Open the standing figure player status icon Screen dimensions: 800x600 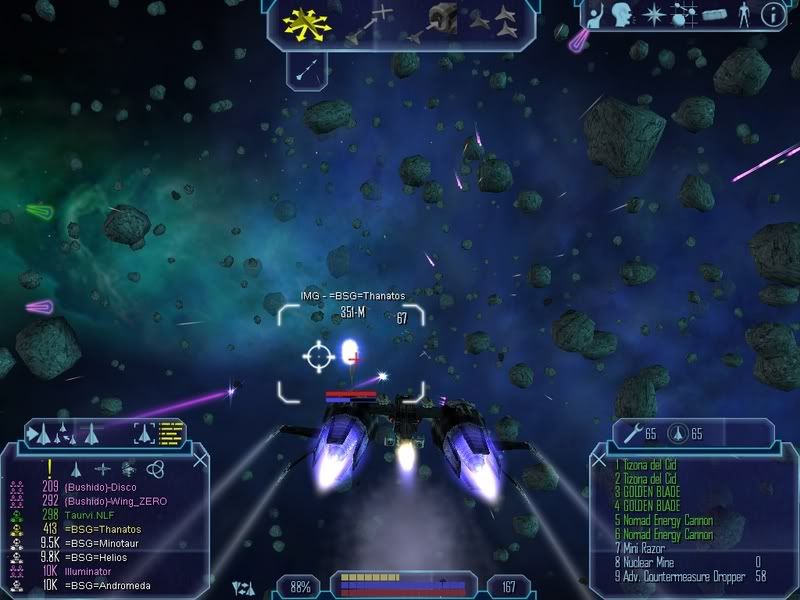pos(742,15)
